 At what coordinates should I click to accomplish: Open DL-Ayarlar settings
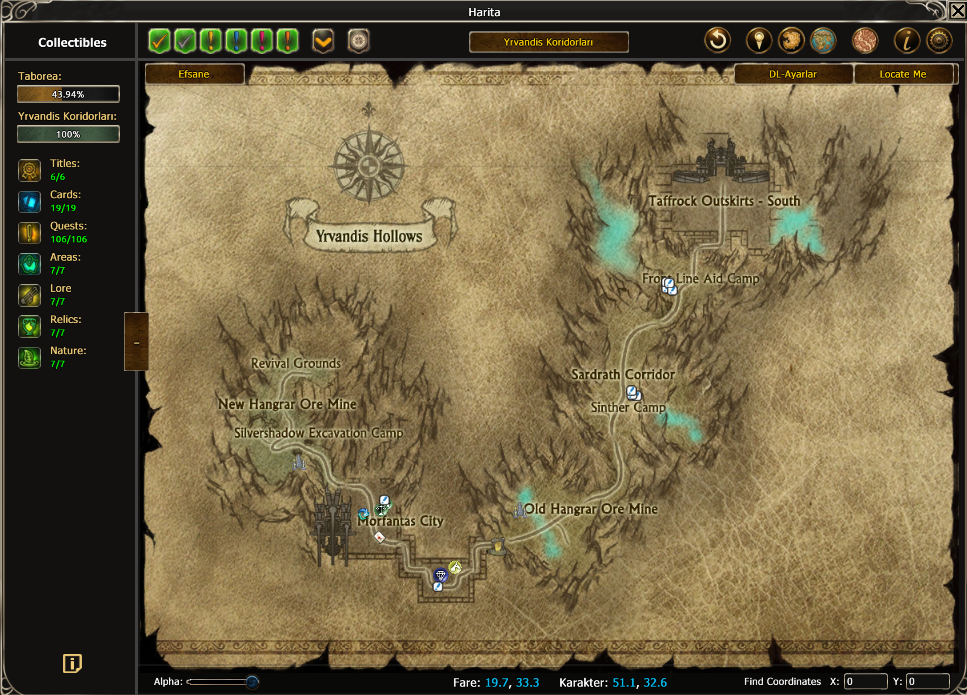(x=793, y=74)
